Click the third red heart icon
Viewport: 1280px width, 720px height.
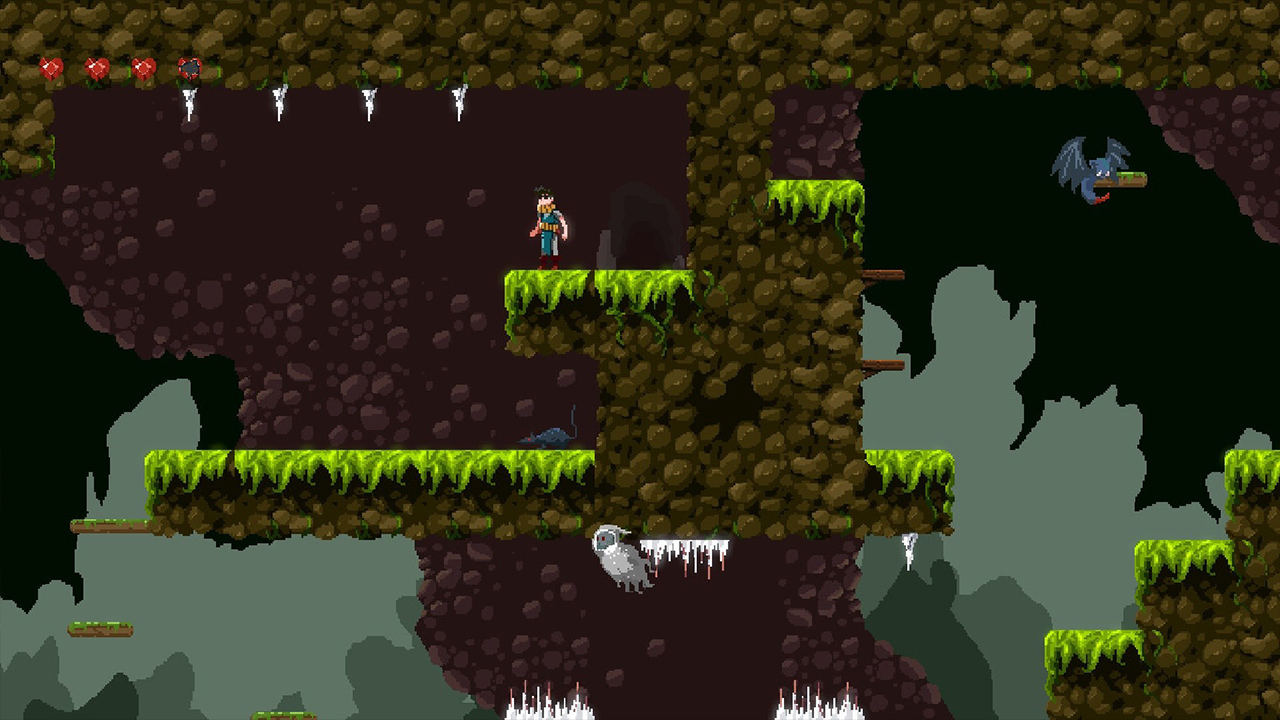pyautogui.click(x=142, y=68)
